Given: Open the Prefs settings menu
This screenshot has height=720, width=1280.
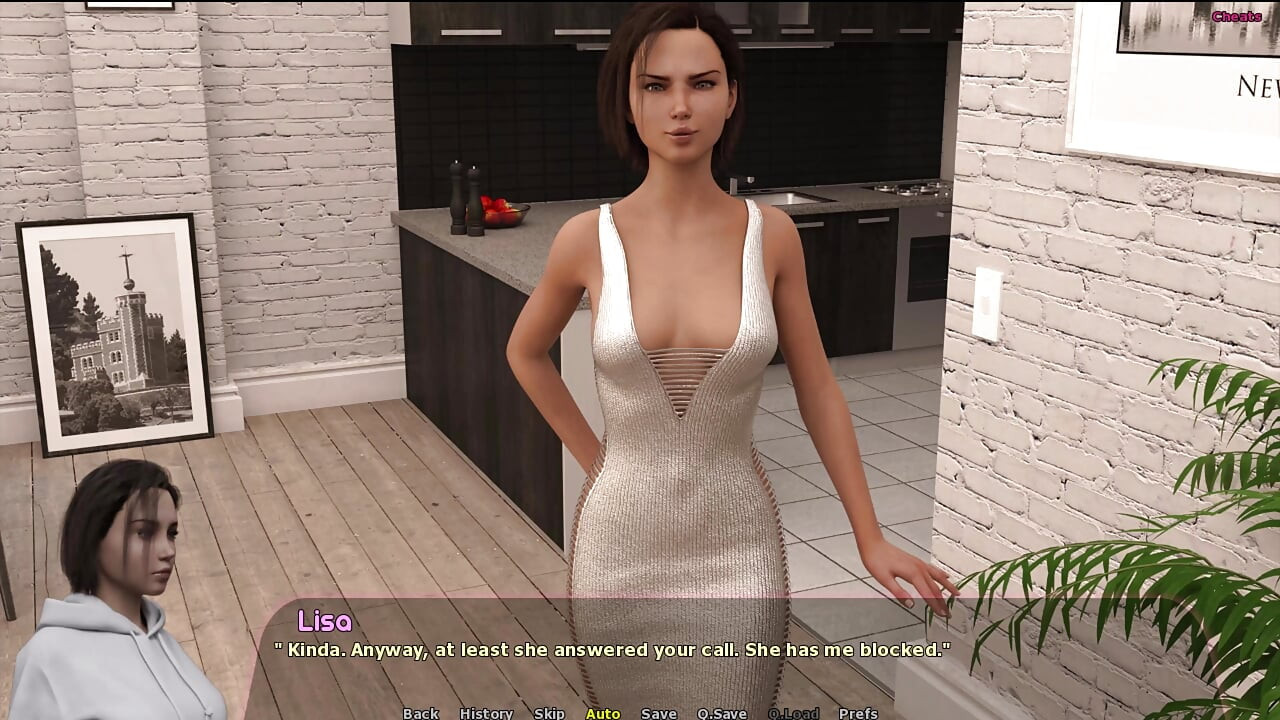Looking at the screenshot, I should coord(858,713).
